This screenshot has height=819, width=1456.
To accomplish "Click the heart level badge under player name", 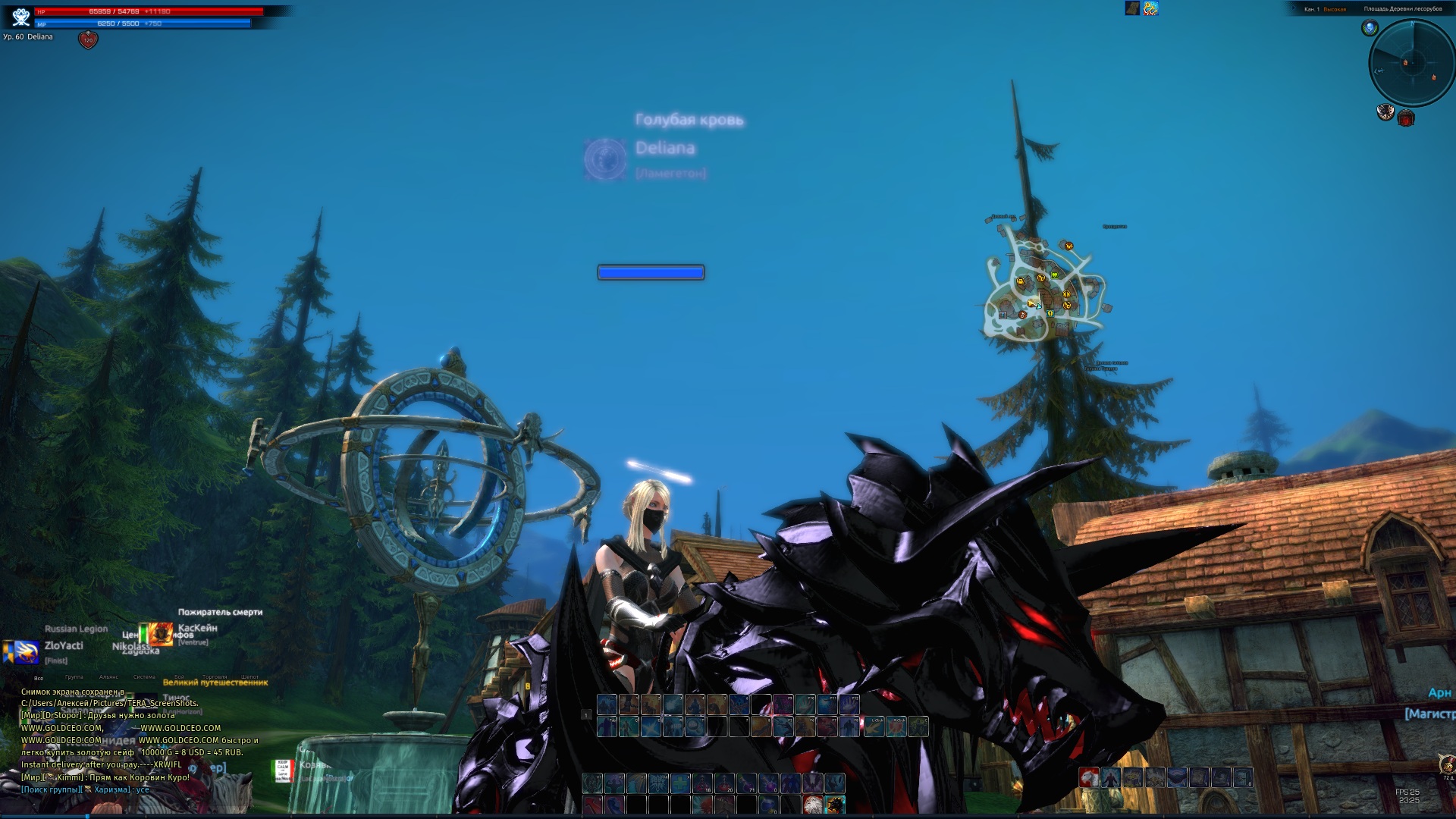I will (88, 40).
